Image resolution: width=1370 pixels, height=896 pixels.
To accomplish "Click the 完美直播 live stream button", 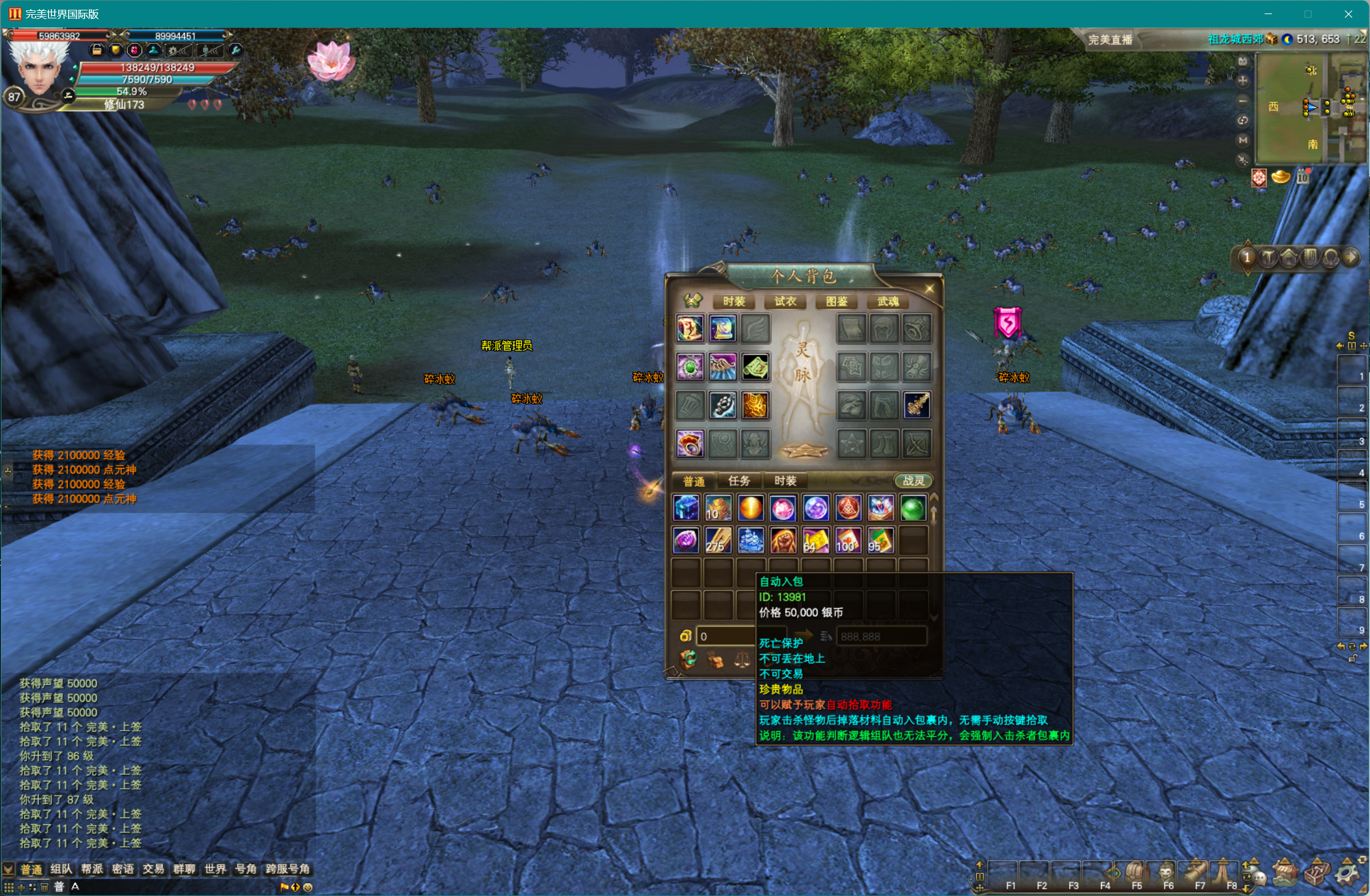I will pyautogui.click(x=1110, y=40).
